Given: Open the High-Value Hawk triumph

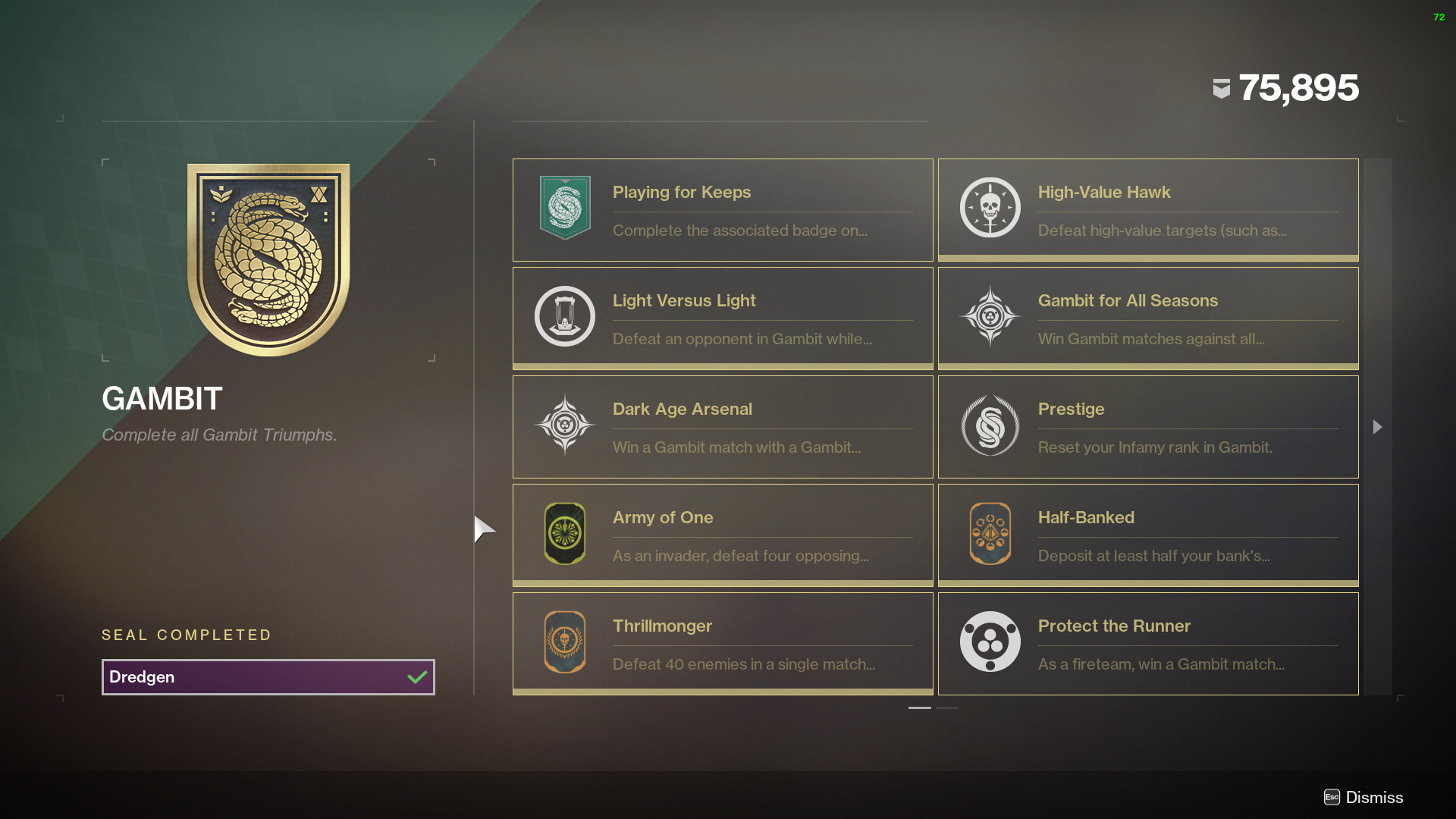Looking at the screenshot, I should point(1147,210).
